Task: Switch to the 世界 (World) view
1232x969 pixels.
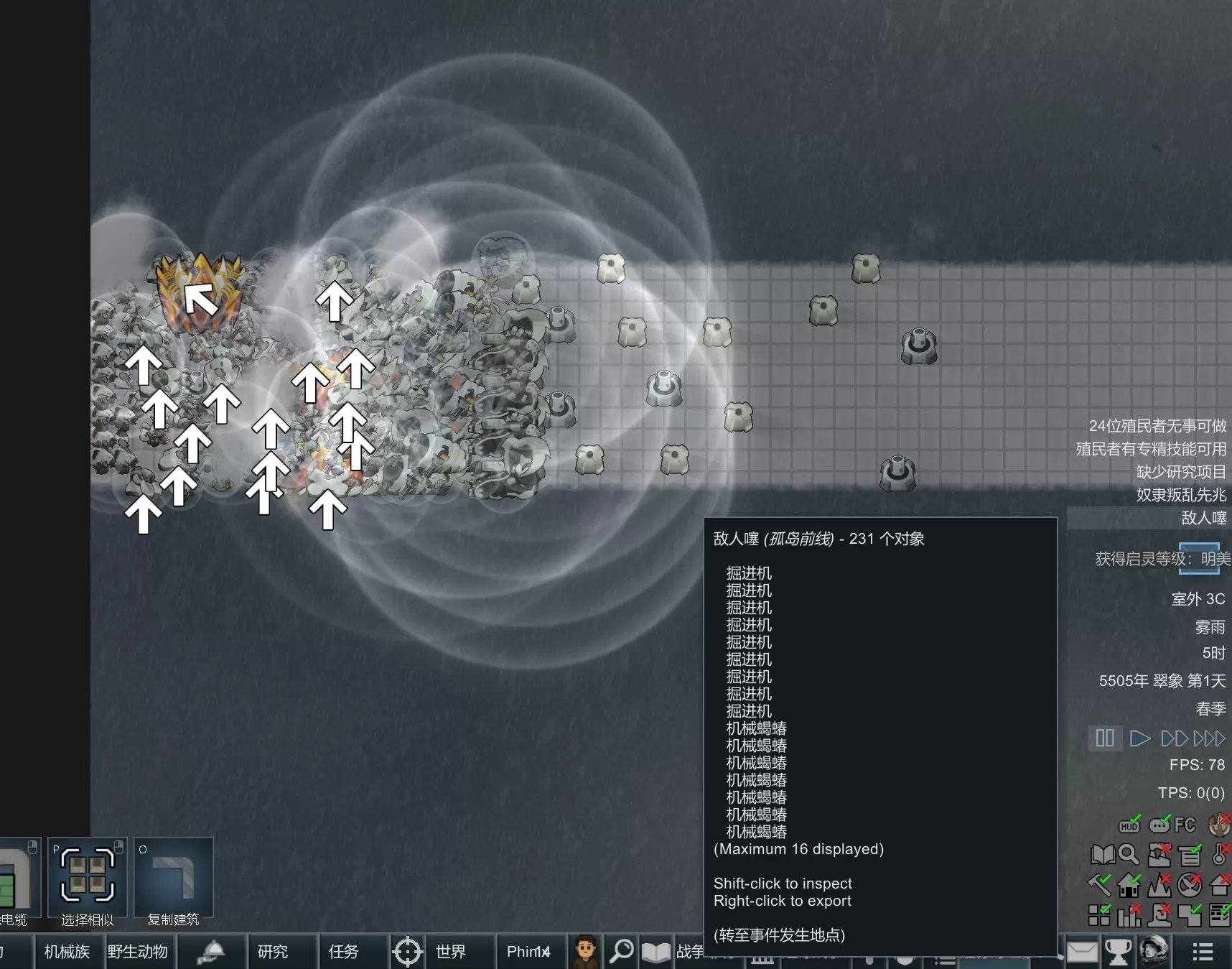Action: pyautogui.click(x=450, y=952)
